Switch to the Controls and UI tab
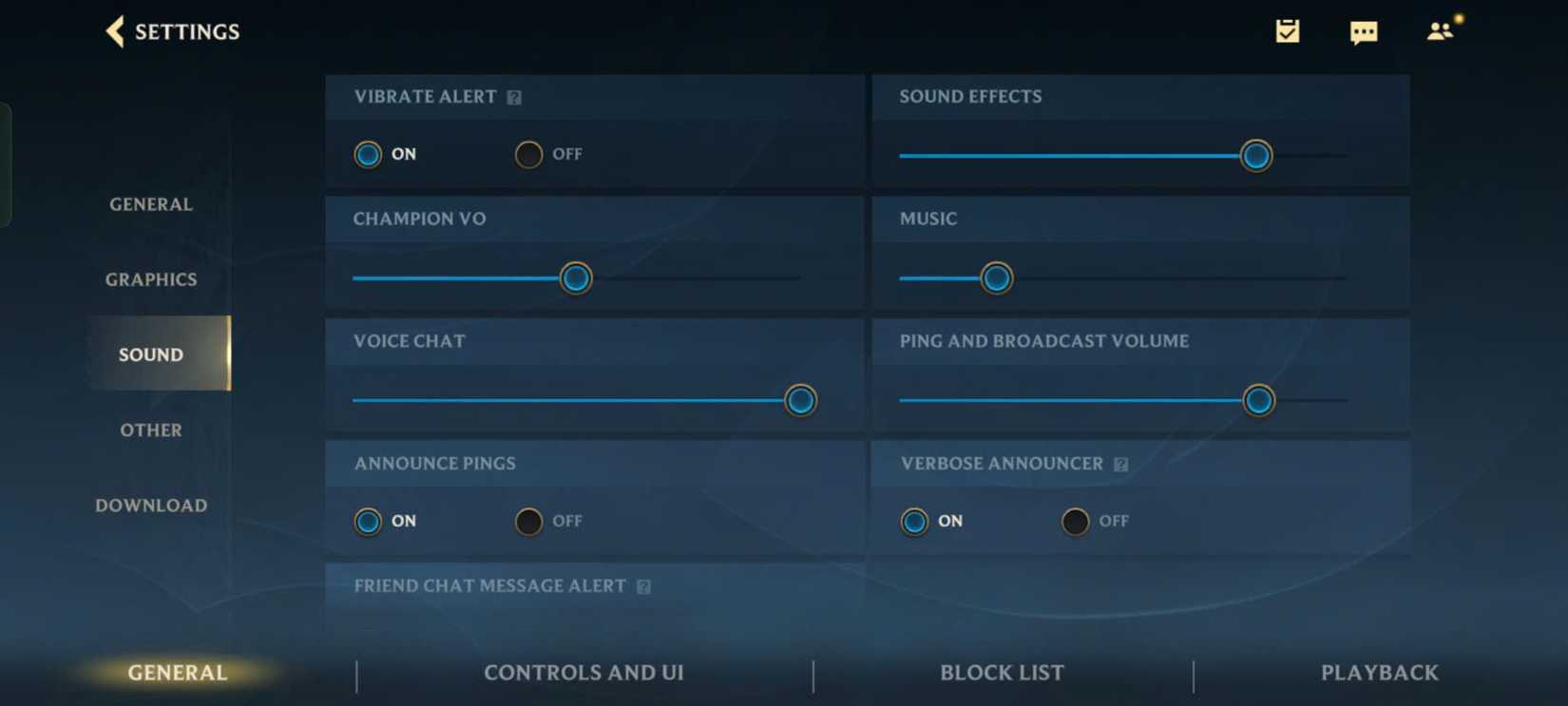 (583, 672)
